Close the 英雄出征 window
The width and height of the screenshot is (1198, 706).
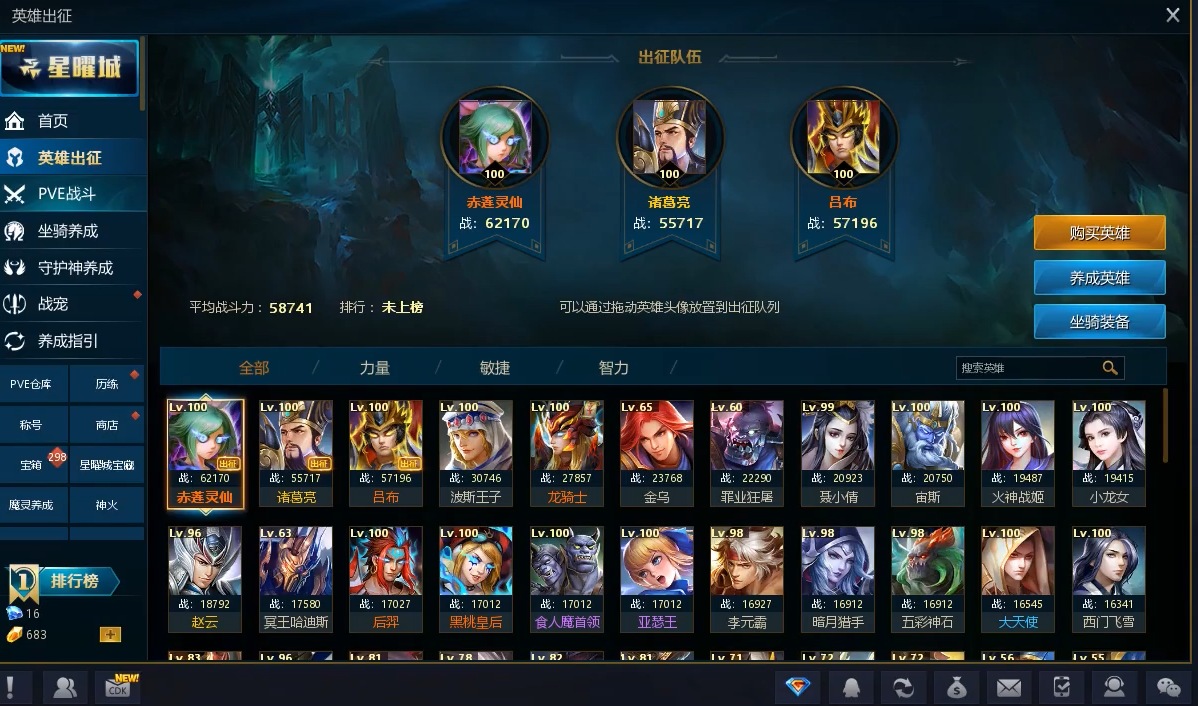click(x=1173, y=15)
